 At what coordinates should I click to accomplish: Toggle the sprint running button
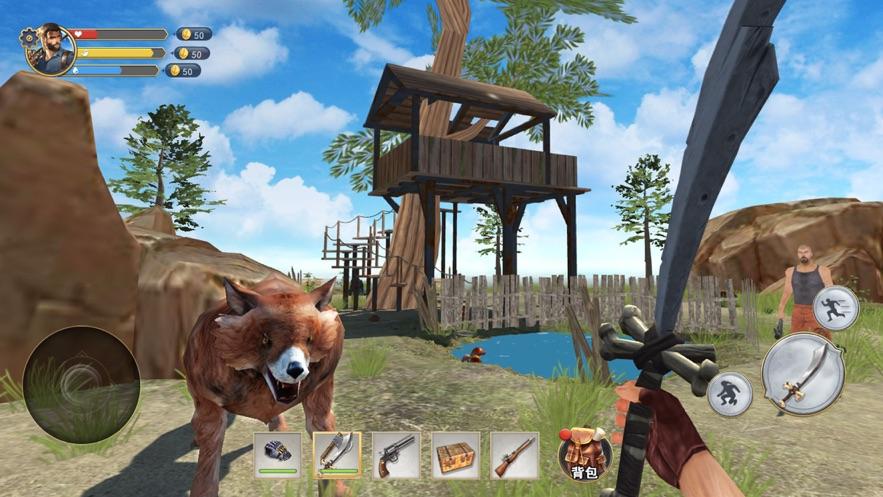click(x=835, y=308)
